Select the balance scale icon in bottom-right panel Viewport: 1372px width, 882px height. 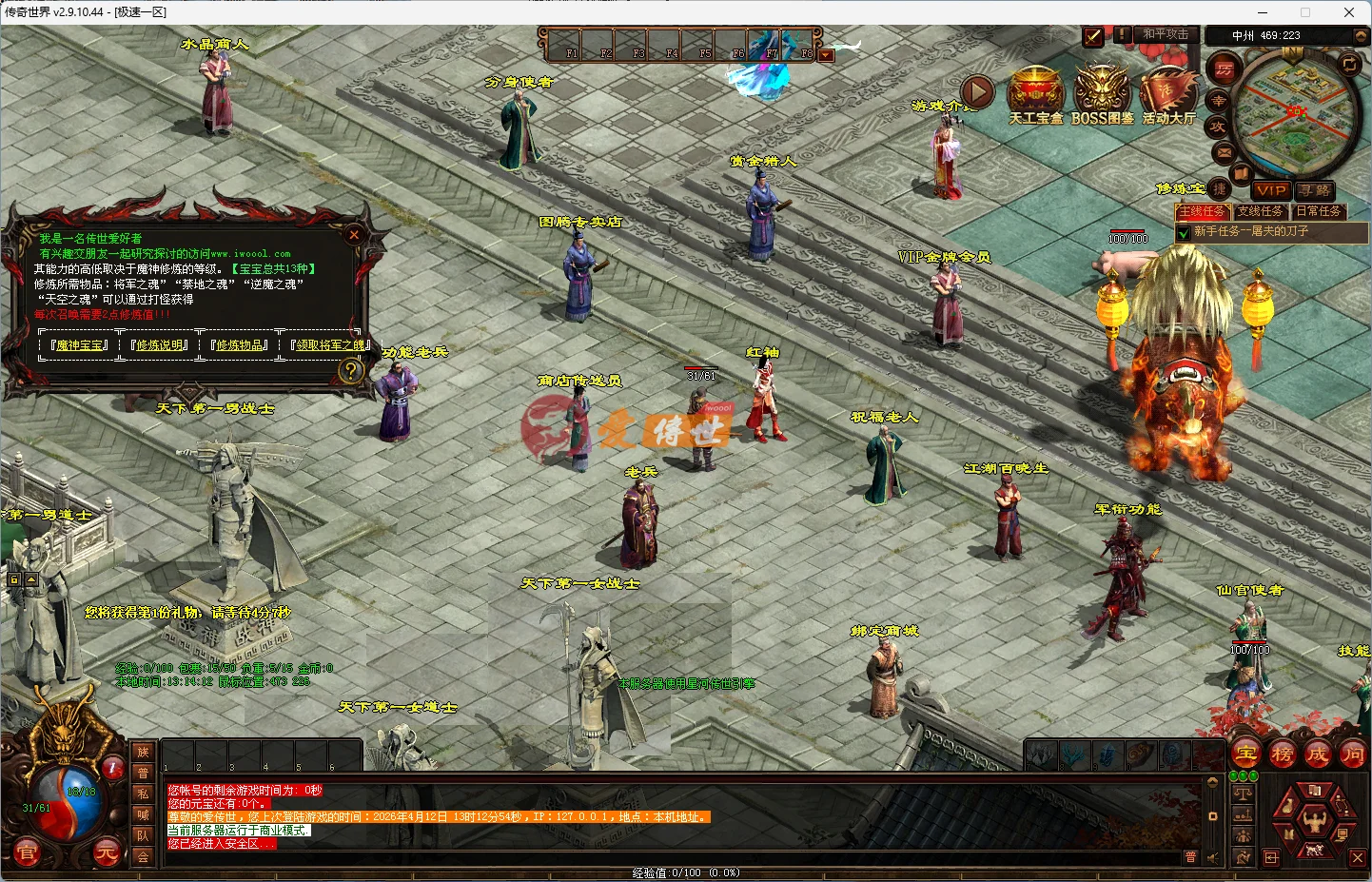click(1243, 793)
